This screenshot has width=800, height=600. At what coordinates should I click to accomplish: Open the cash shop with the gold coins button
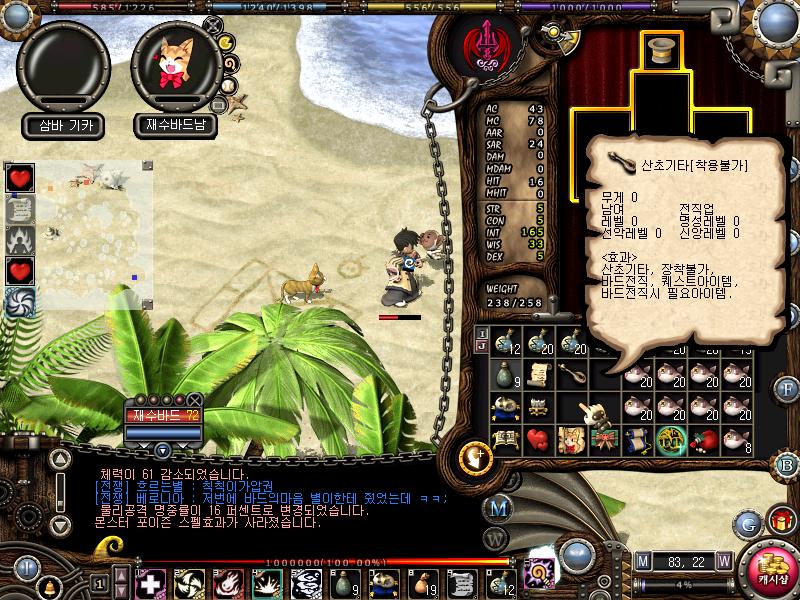point(772,568)
